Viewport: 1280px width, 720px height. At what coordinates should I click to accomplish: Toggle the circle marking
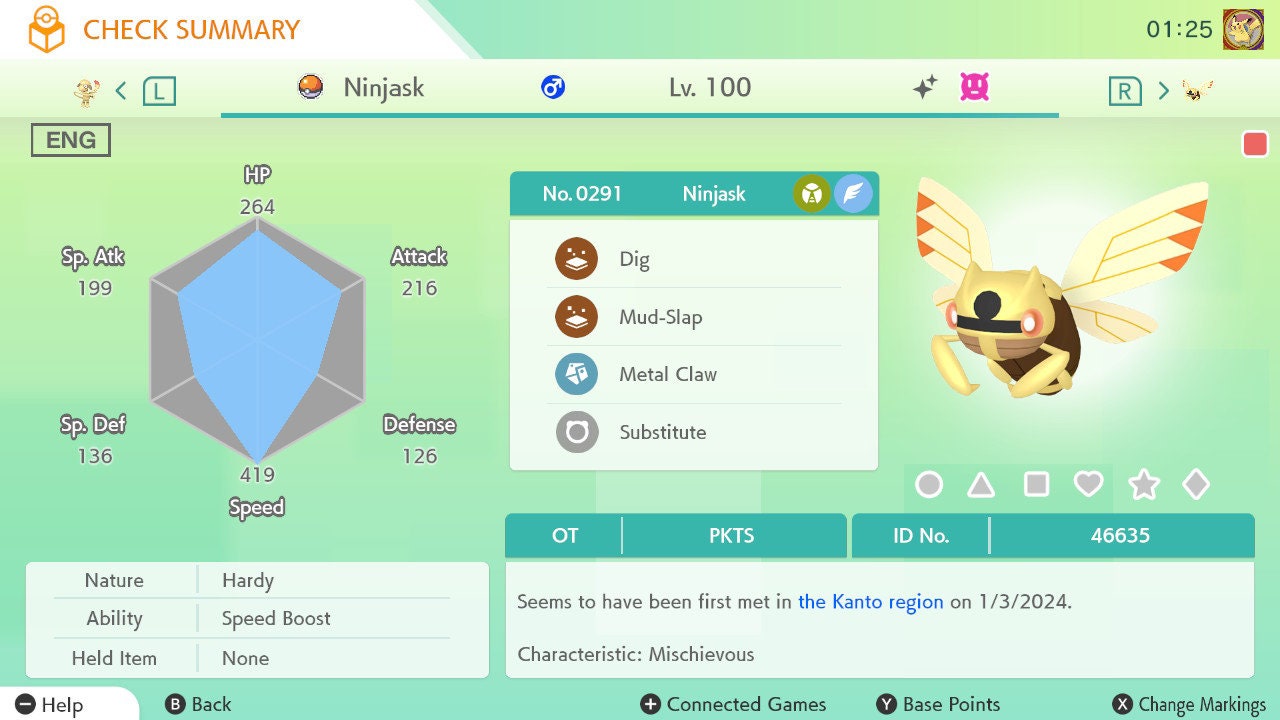(929, 485)
